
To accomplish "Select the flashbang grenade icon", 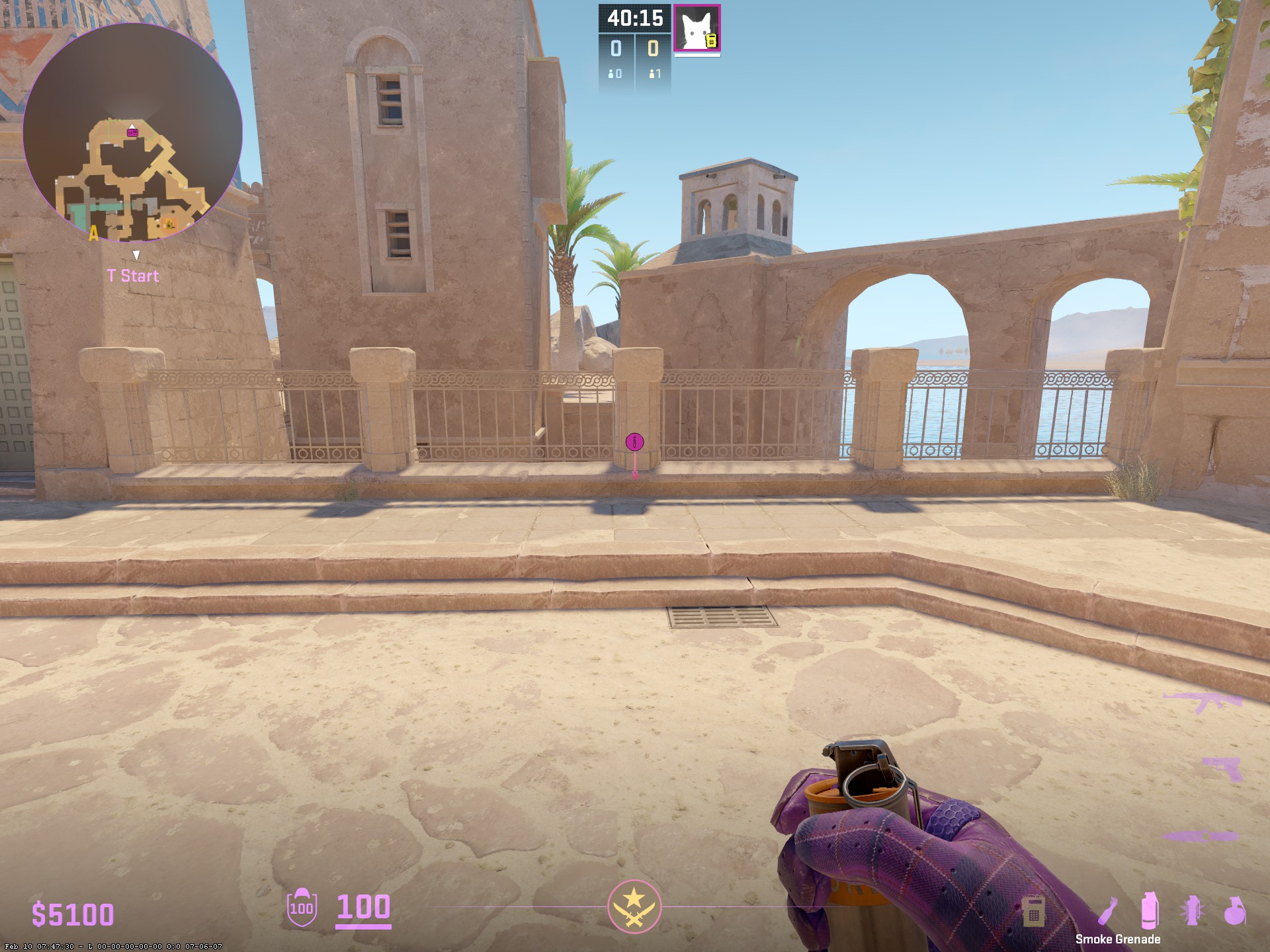I will pyautogui.click(x=1192, y=910).
